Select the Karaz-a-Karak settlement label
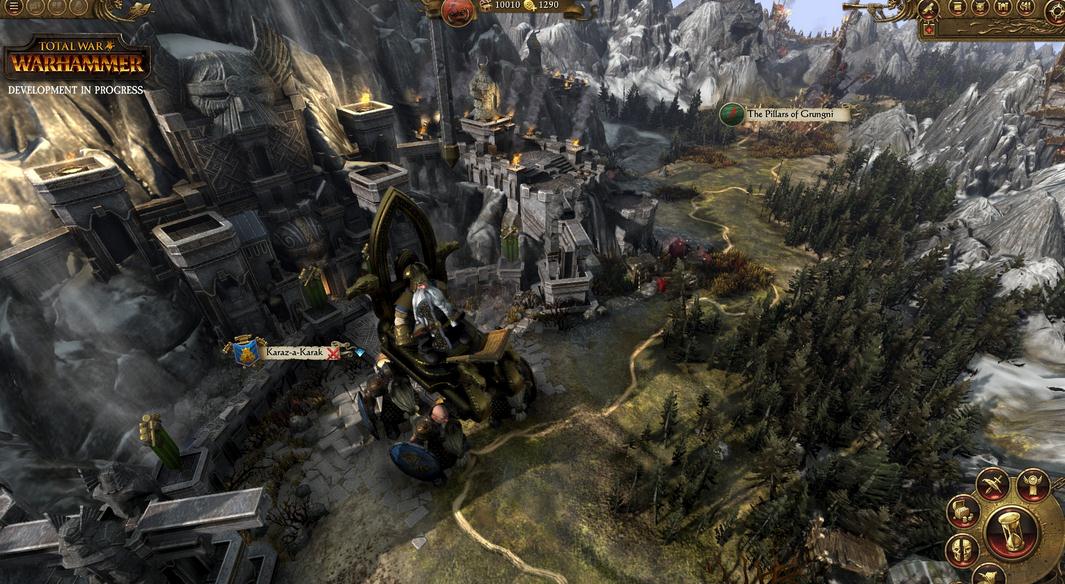 pos(296,352)
